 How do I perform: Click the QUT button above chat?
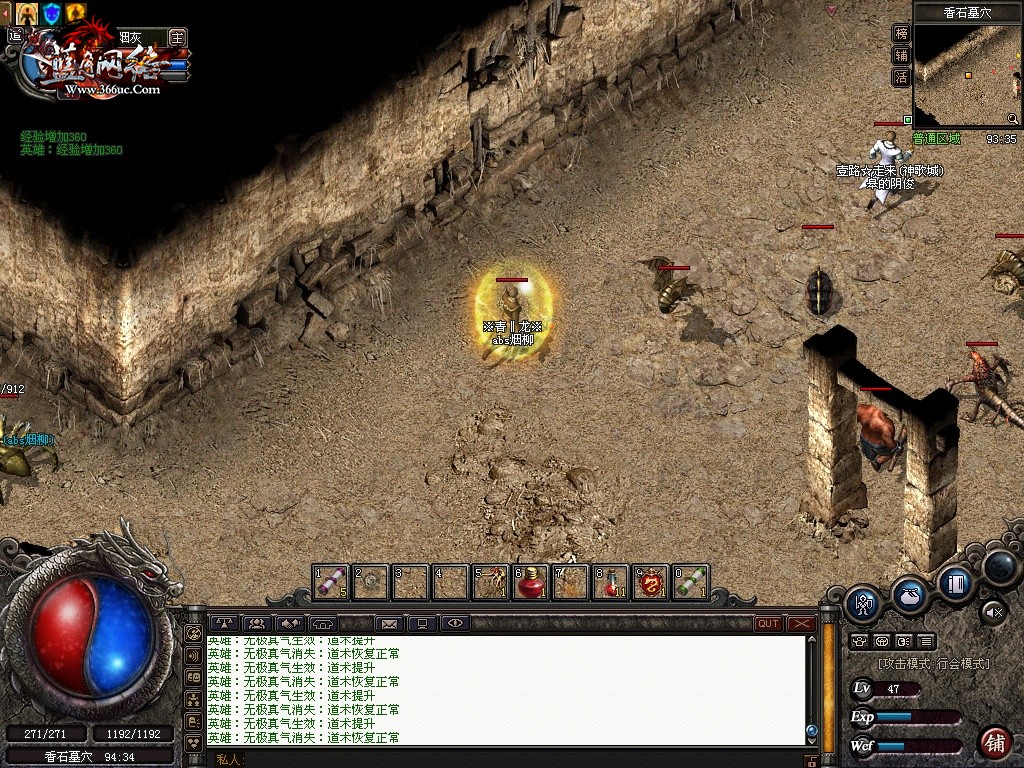coord(768,623)
